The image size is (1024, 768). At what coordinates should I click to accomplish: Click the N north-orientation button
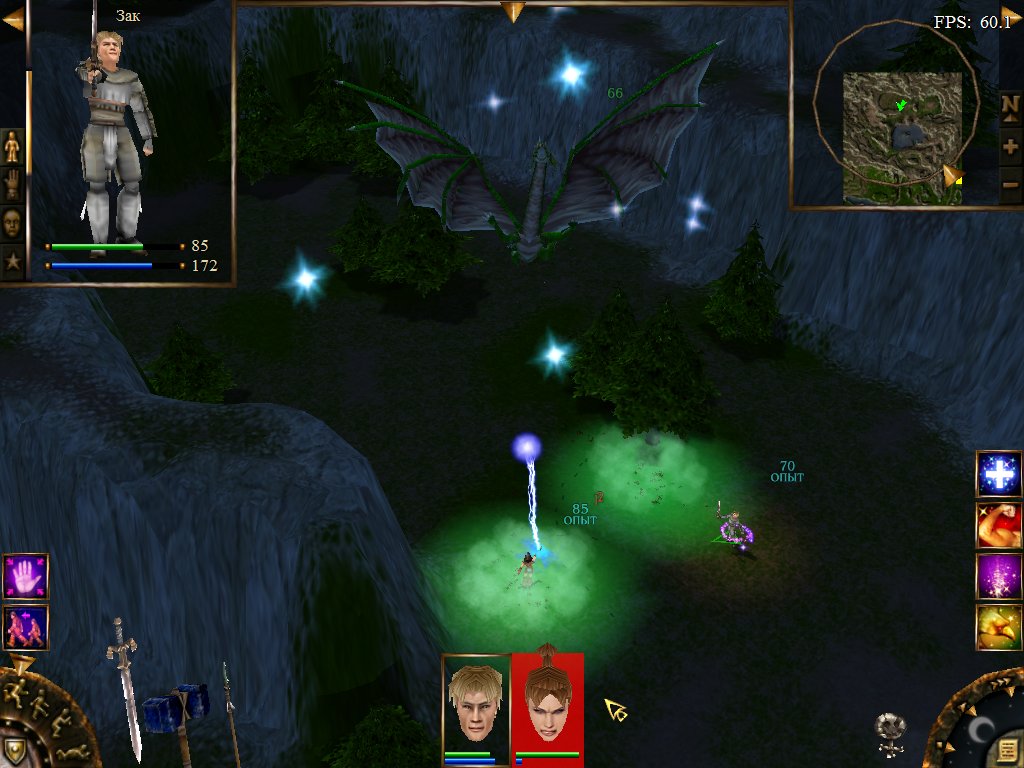point(1010,105)
